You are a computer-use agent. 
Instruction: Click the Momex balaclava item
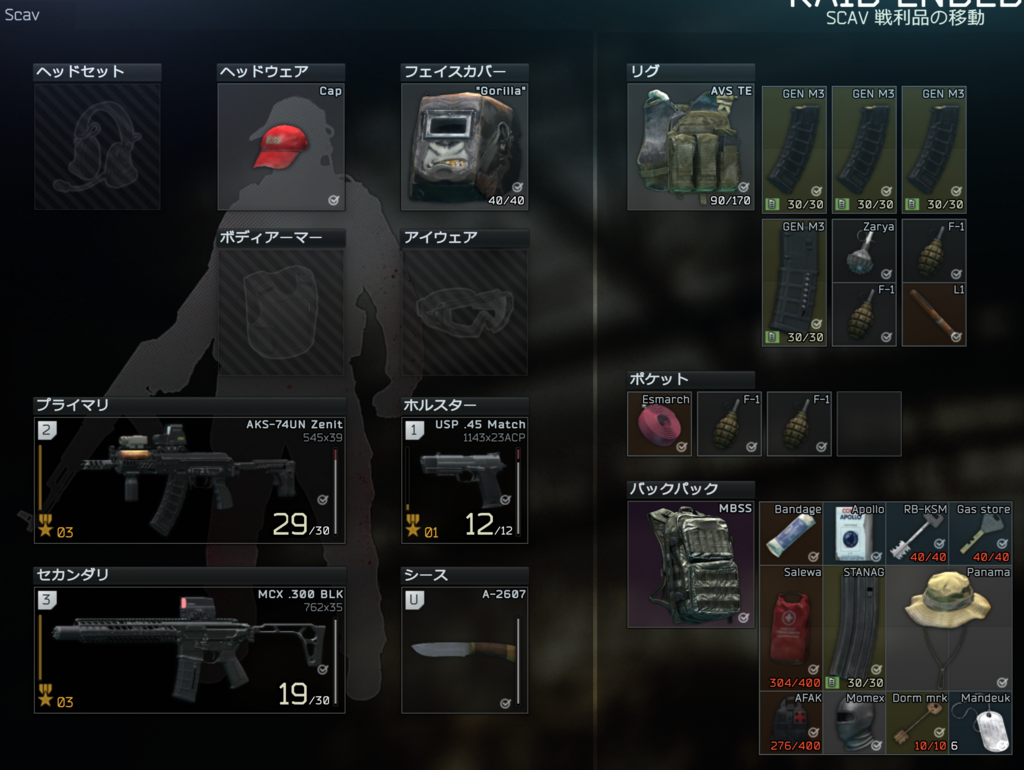[x=855, y=722]
